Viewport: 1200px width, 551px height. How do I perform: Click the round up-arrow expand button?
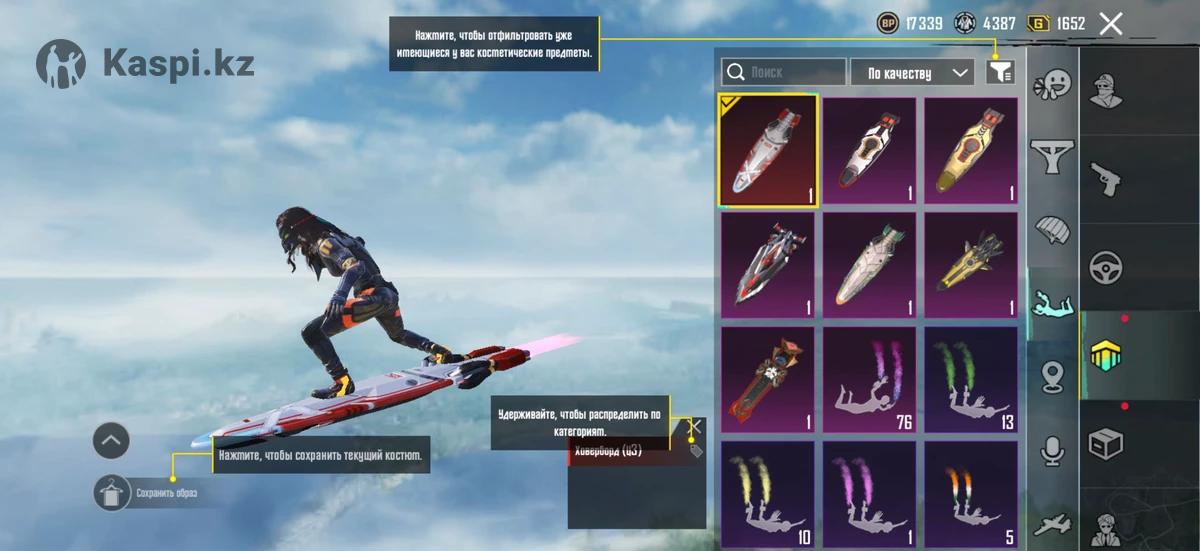(111, 440)
